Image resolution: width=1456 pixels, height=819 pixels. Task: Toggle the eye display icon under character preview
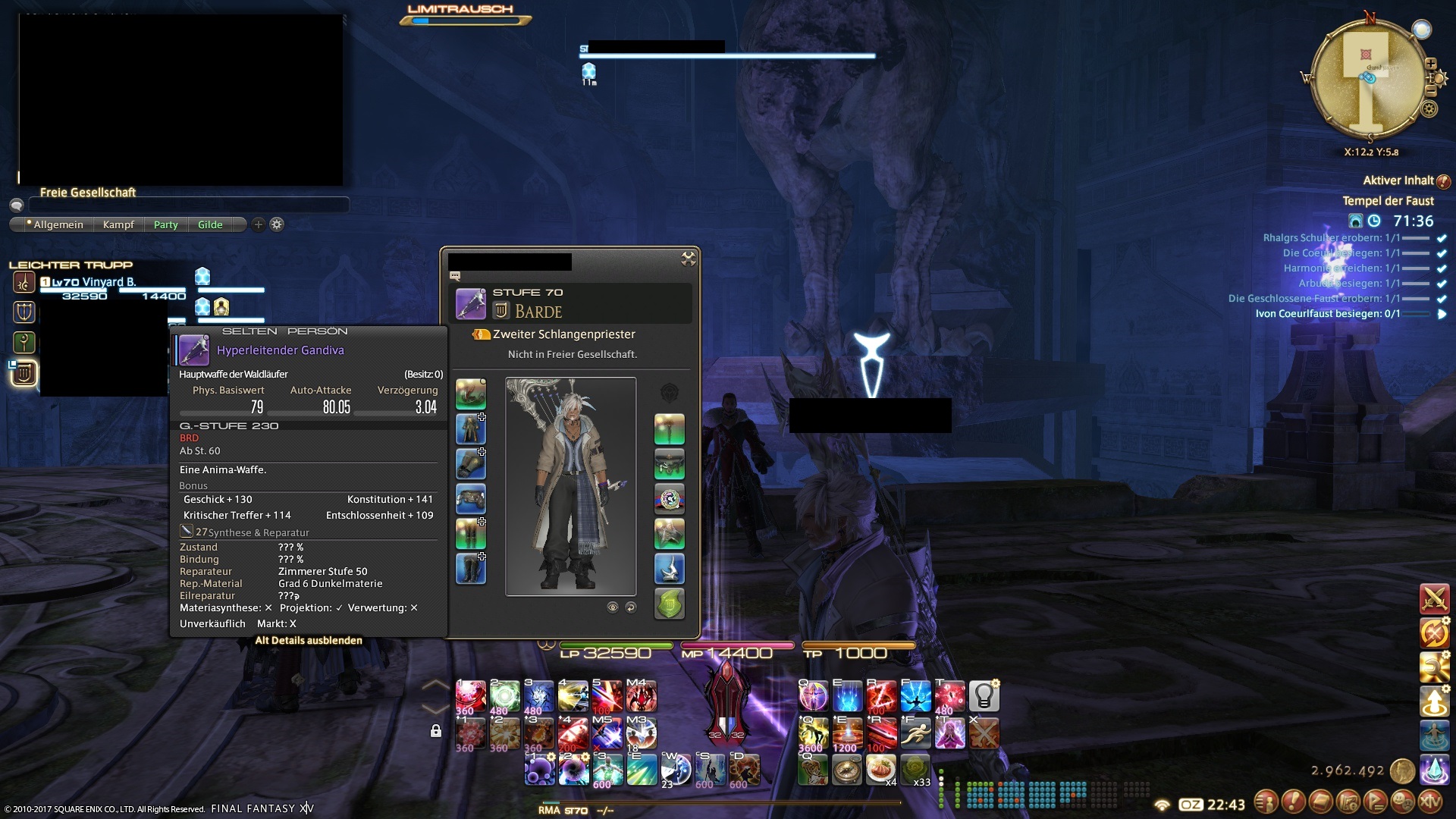tap(613, 607)
